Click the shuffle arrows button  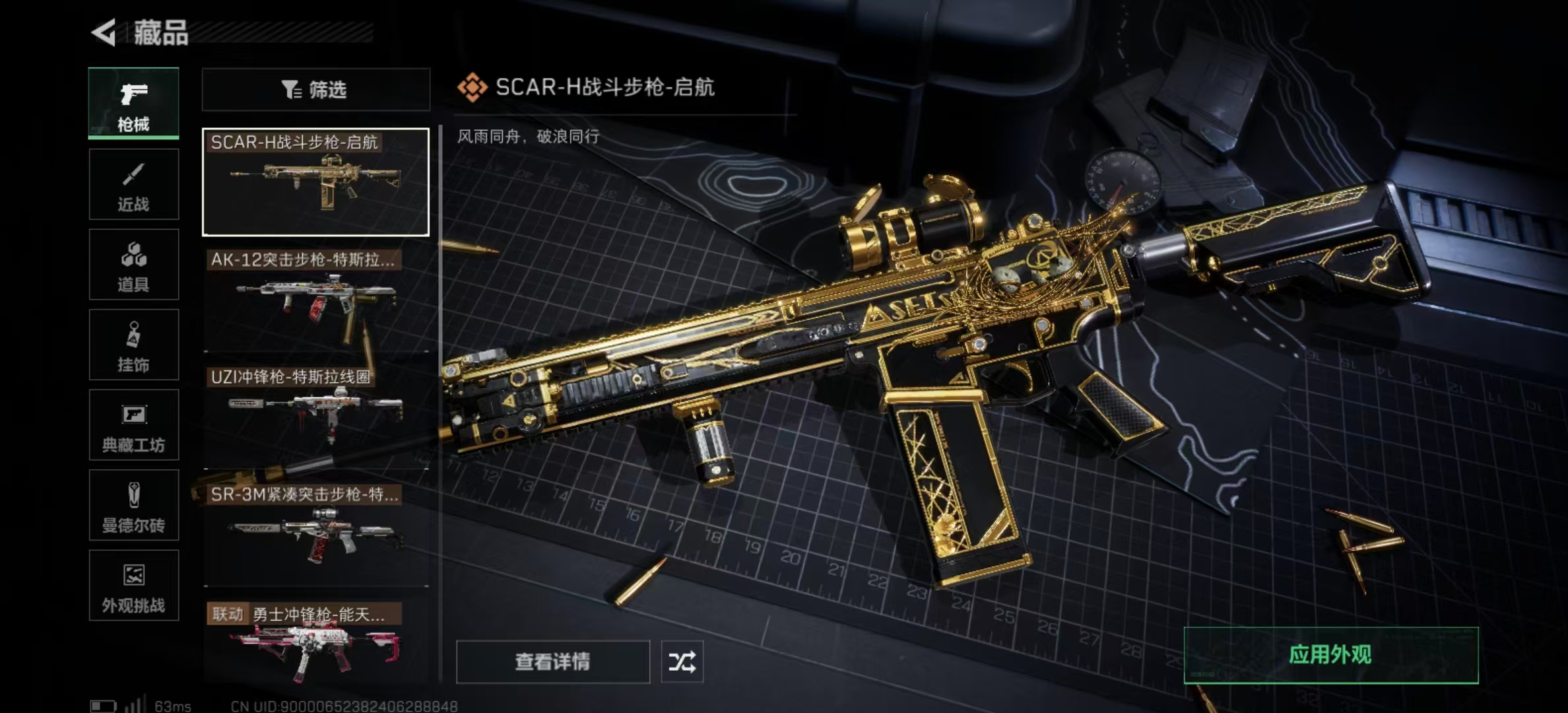coord(682,662)
